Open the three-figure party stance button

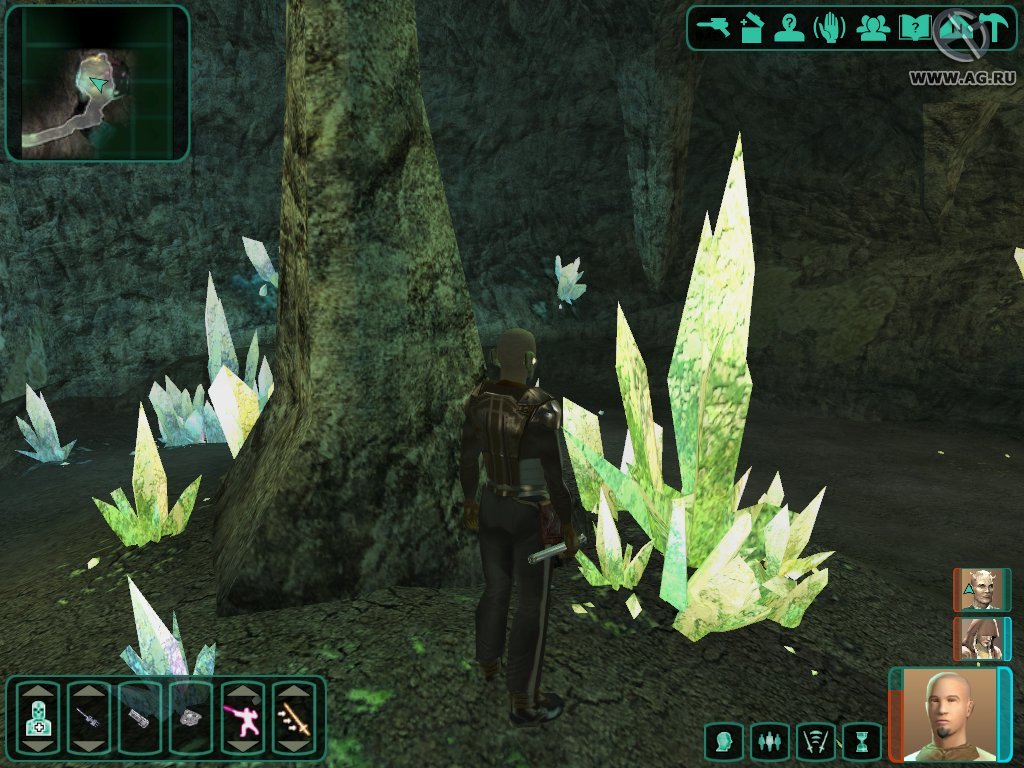[x=770, y=742]
